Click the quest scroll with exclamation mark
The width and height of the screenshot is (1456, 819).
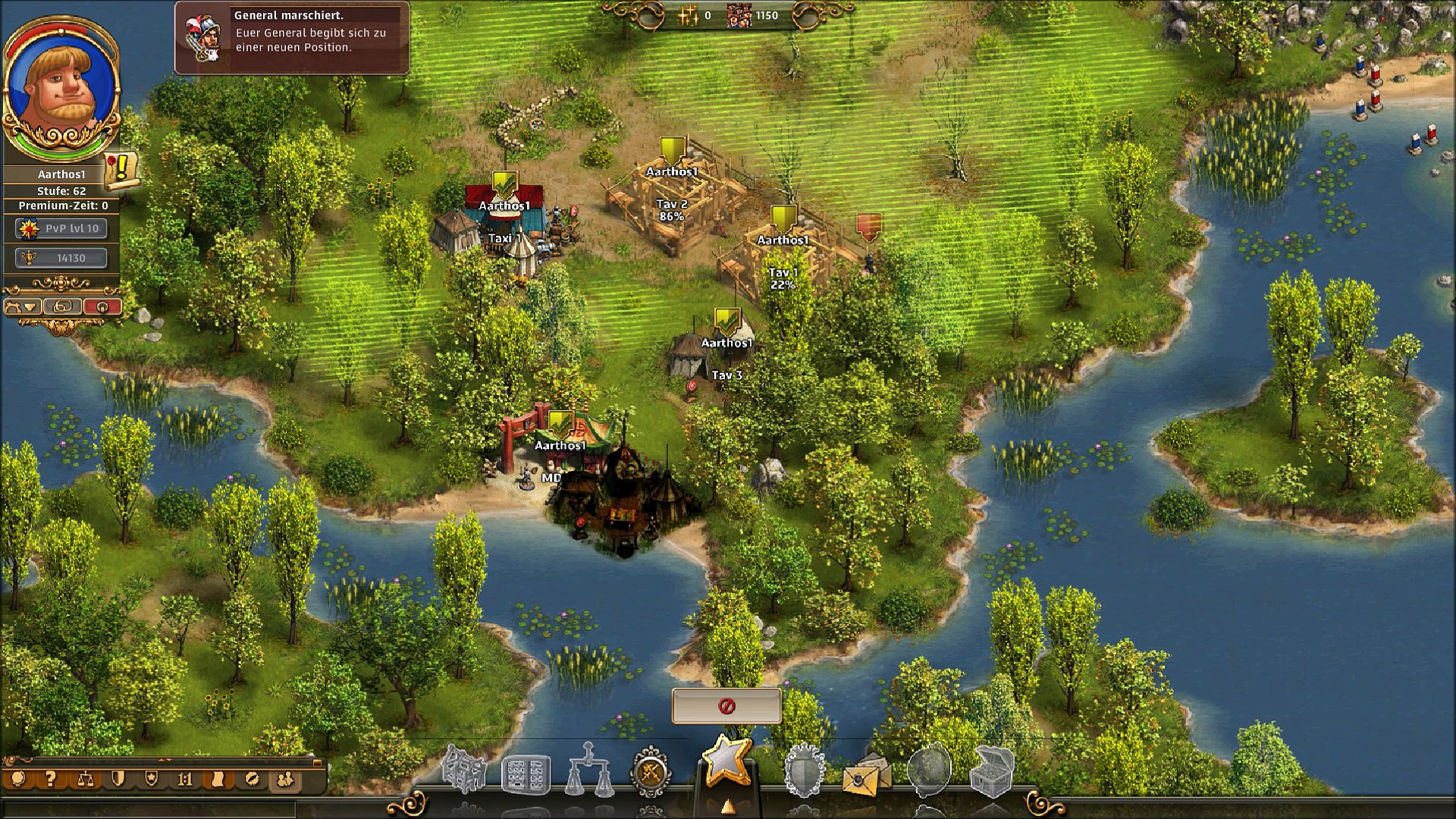(x=121, y=170)
